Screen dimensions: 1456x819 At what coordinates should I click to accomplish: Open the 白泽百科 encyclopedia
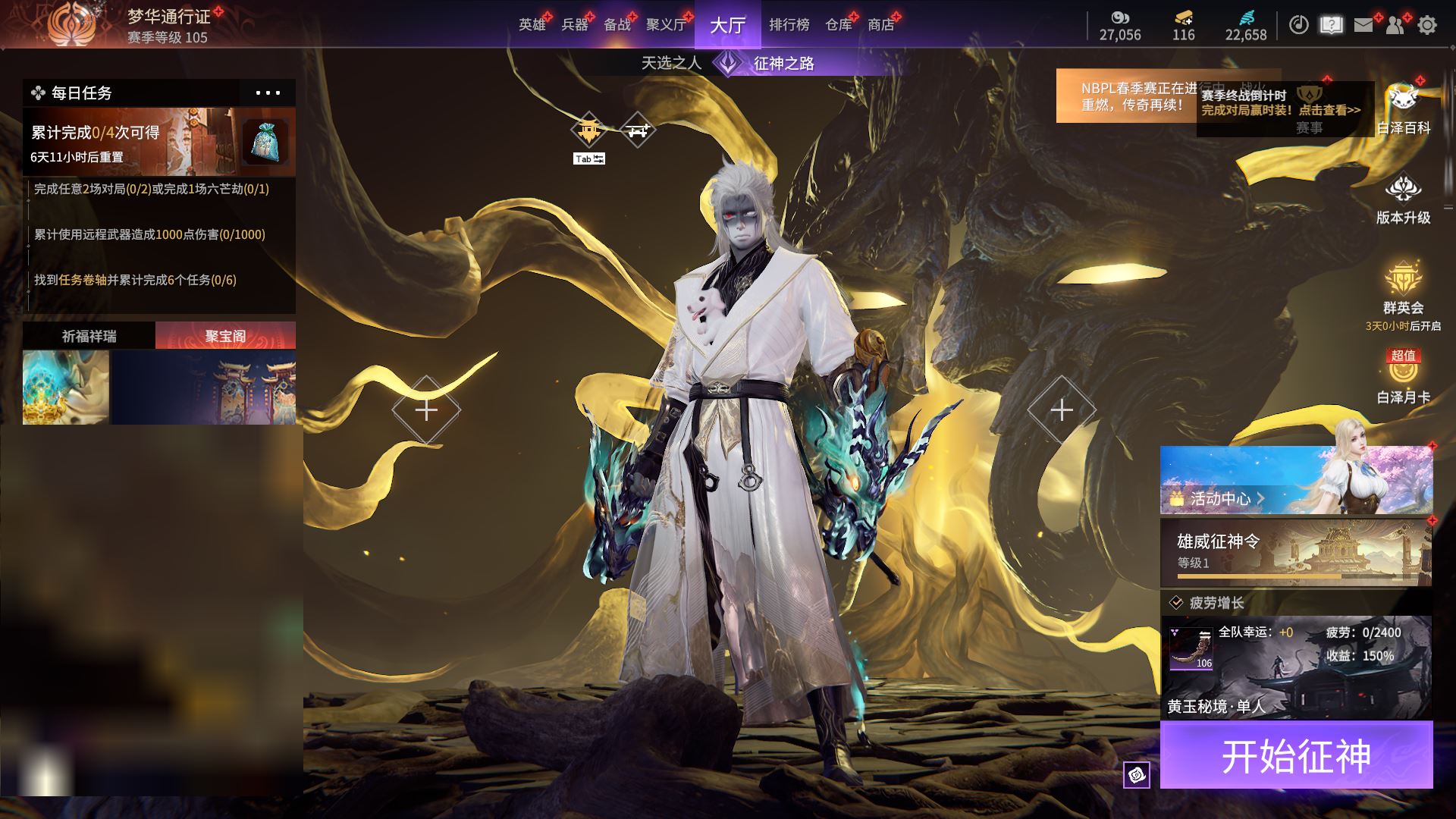[1403, 110]
